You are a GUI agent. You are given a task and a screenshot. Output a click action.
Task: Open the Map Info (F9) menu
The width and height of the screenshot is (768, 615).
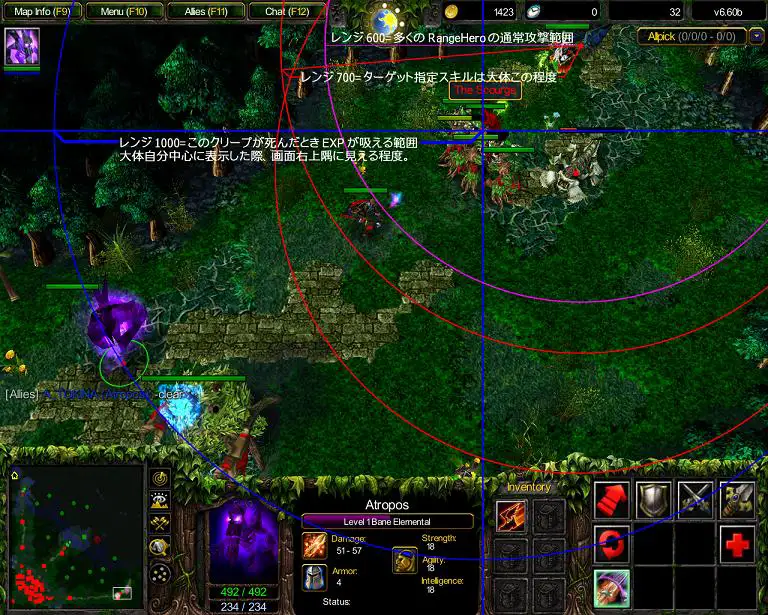tap(42, 12)
